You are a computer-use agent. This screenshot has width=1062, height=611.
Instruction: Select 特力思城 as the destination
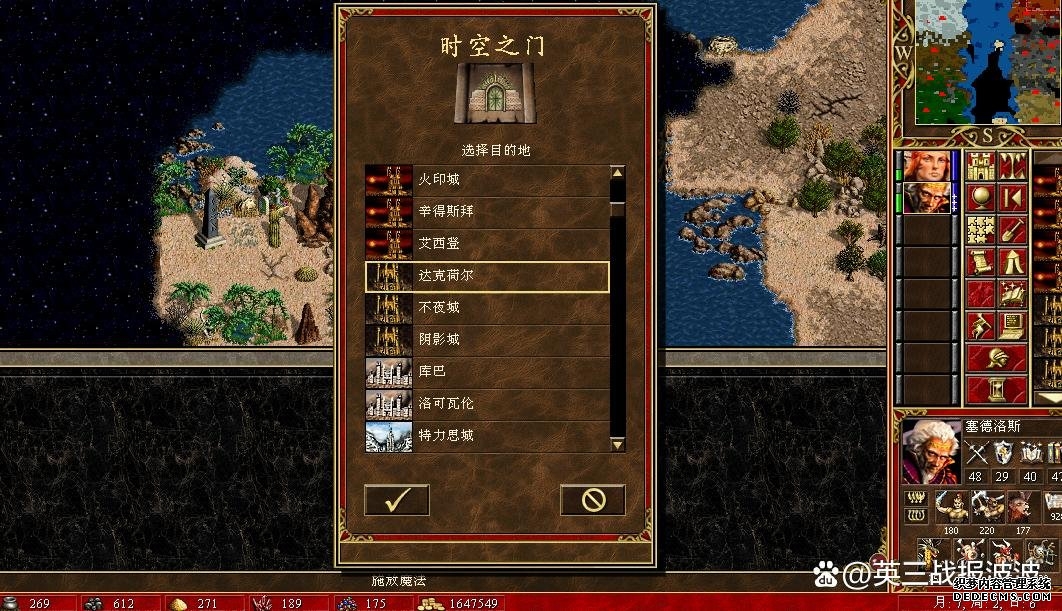(x=487, y=436)
